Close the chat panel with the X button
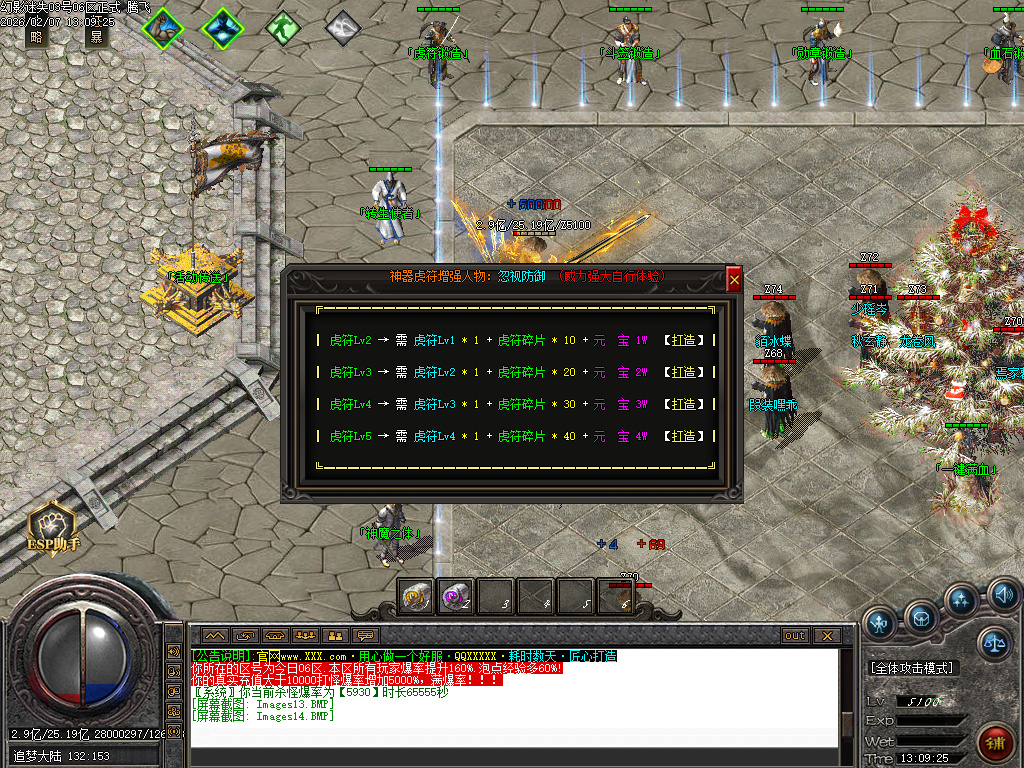The height and width of the screenshot is (768, 1024). pyautogui.click(x=826, y=636)
